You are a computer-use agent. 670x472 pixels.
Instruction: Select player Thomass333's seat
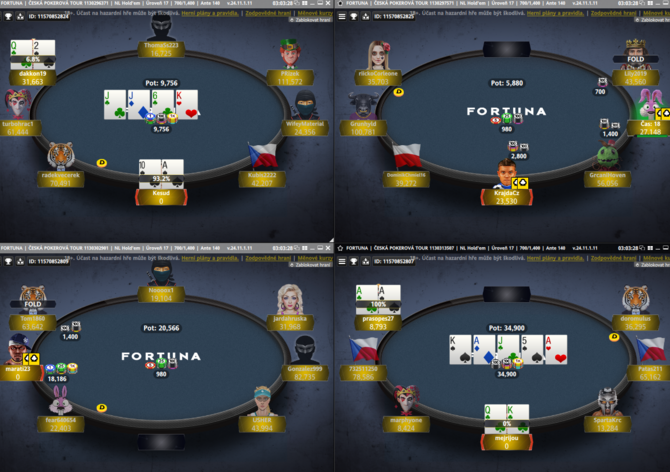[x=161, y=42]
